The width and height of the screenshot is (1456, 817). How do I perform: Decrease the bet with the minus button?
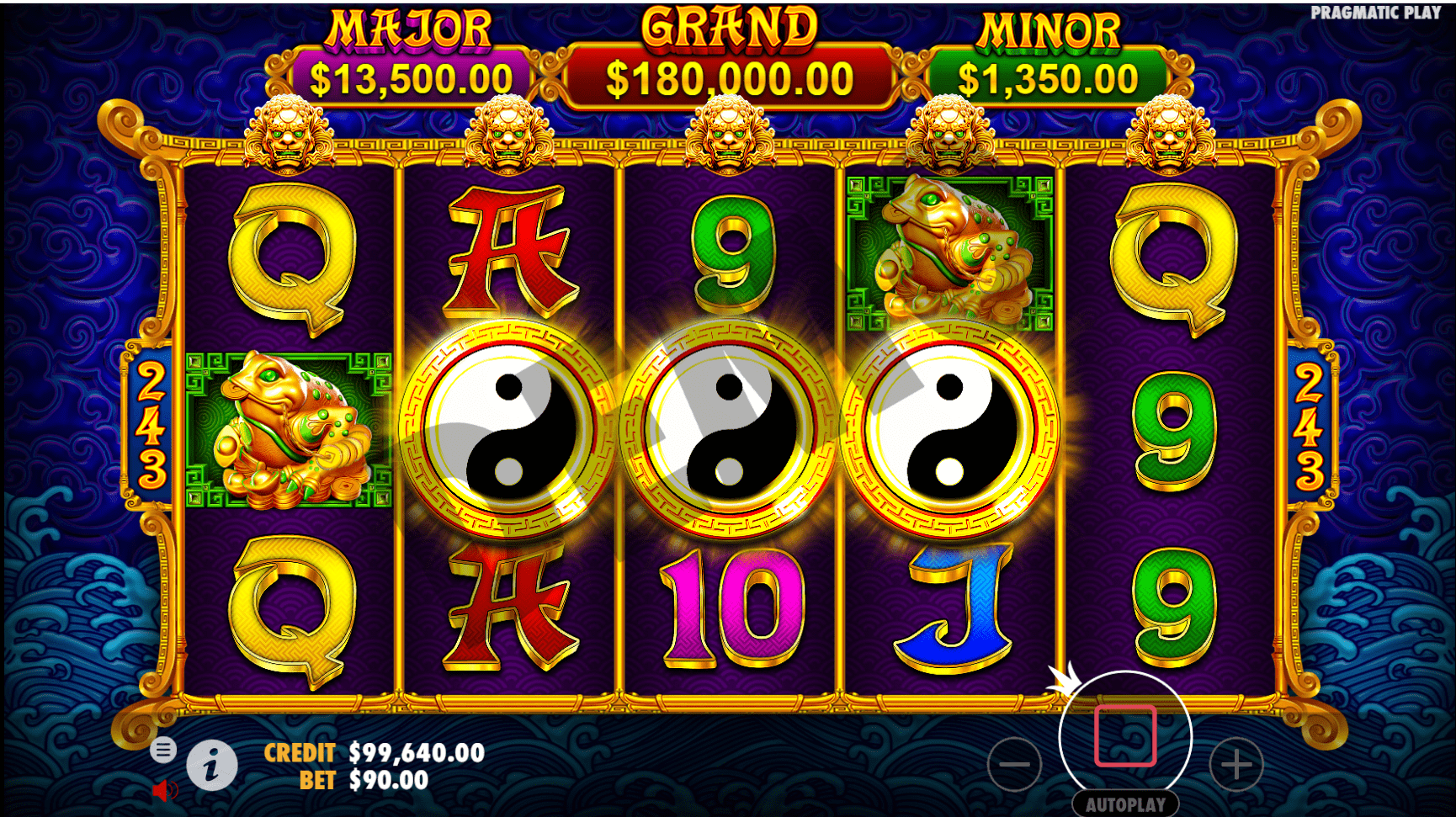[x=1014, y=764]
